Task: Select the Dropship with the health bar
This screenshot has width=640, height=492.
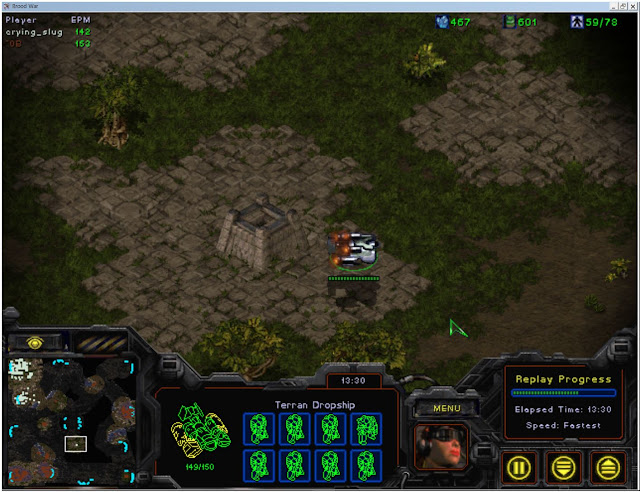Action: (x=354, y=250)
